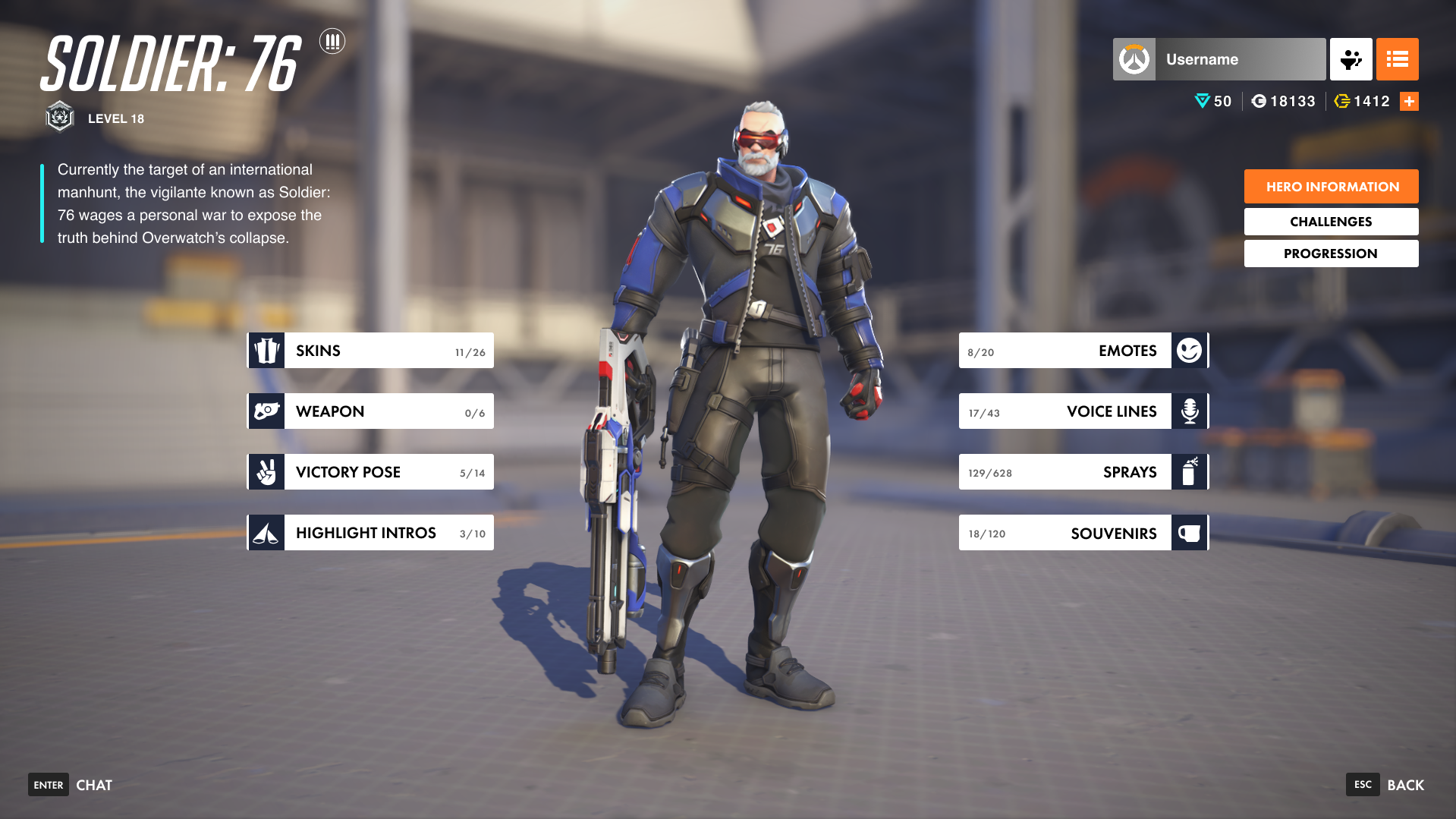Open the orange list menu button
1456x819 pixels.
click(1397, 59)
